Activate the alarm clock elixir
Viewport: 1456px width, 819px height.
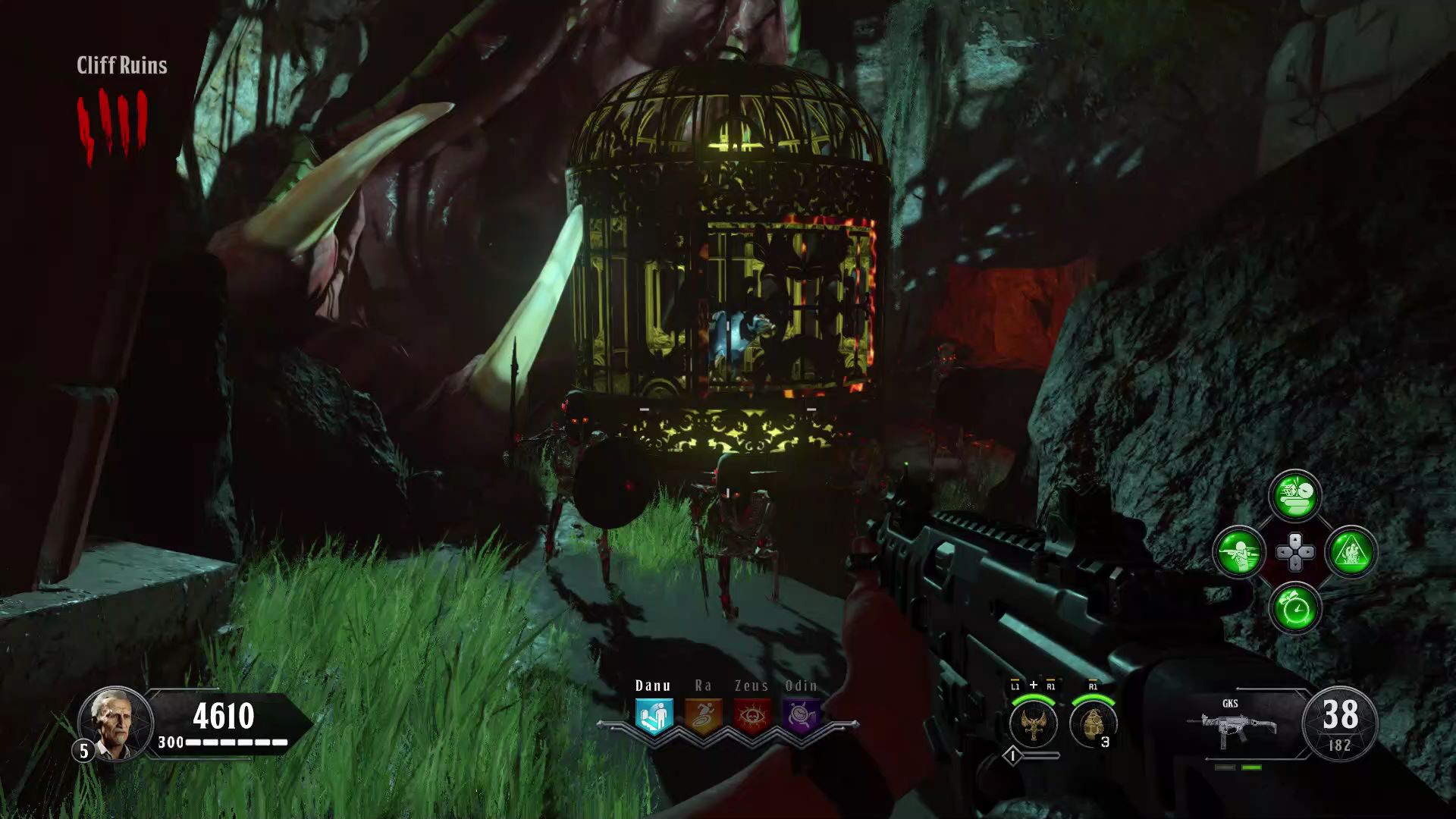tap(1294, 608)
